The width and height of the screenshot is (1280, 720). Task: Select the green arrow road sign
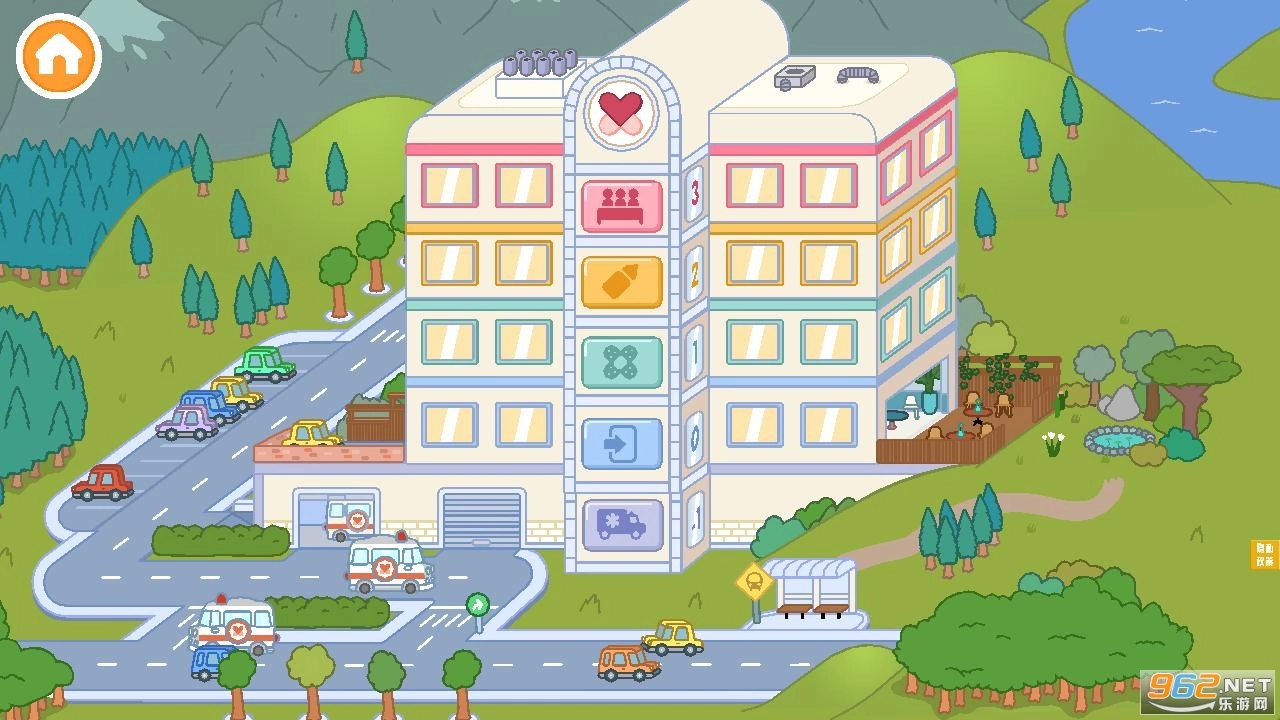tap(478, 604)
